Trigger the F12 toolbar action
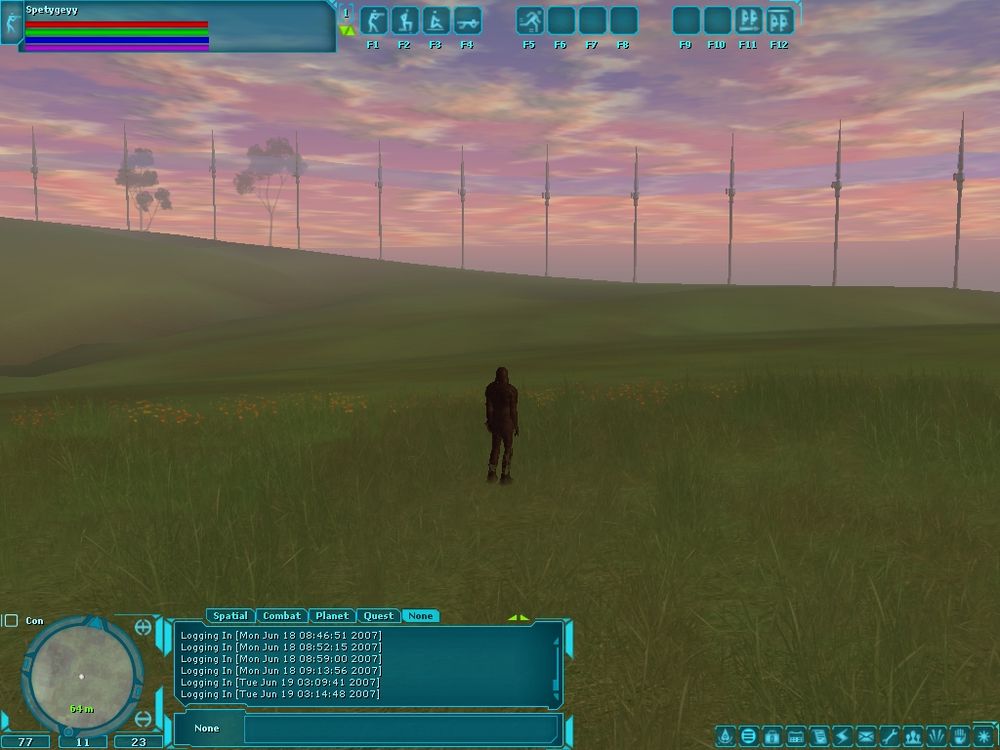1000x750 pixels. (x=780, y=21)
